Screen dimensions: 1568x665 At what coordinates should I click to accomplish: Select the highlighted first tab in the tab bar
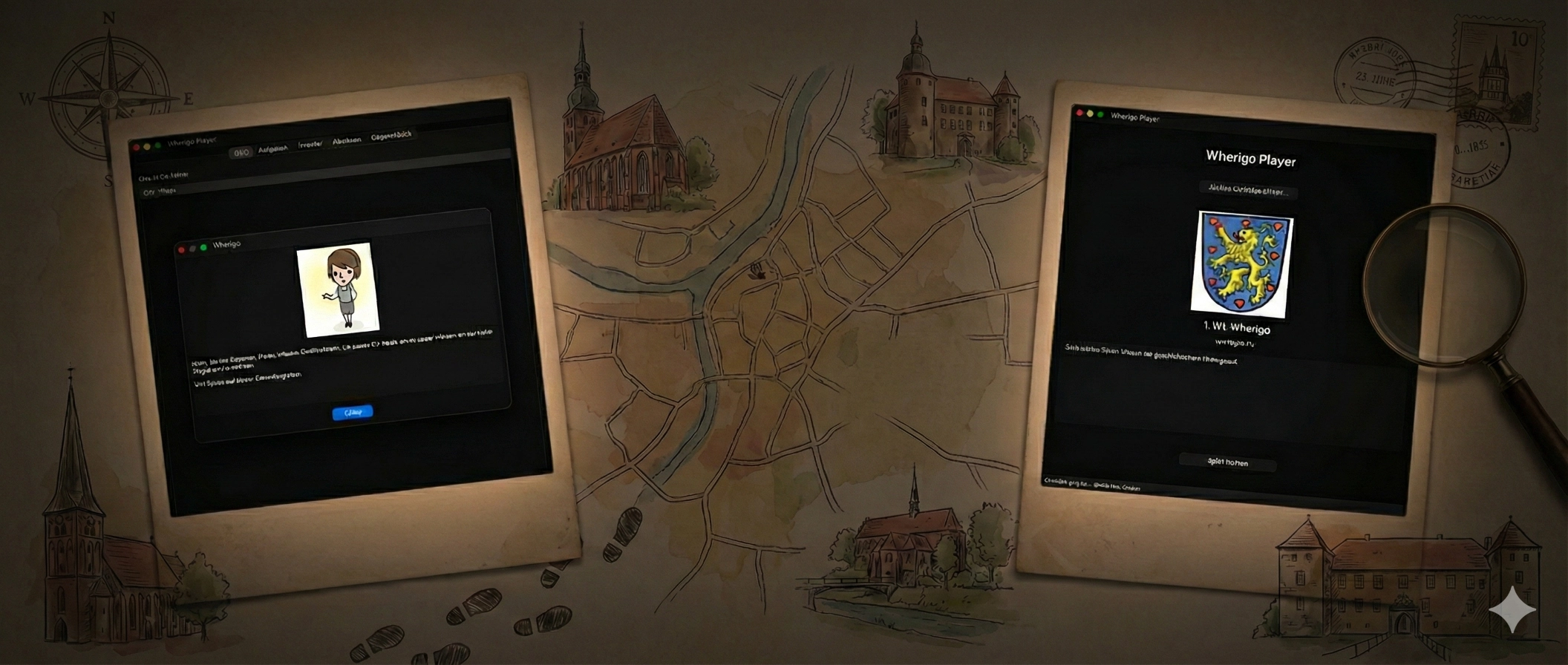pos(241,153)
